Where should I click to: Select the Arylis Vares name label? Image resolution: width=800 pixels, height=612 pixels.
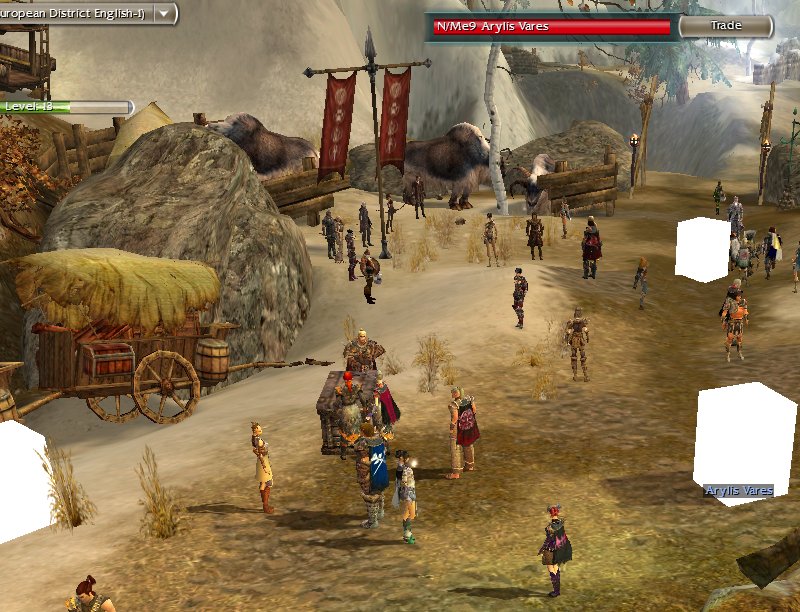[x=738, y=491]
